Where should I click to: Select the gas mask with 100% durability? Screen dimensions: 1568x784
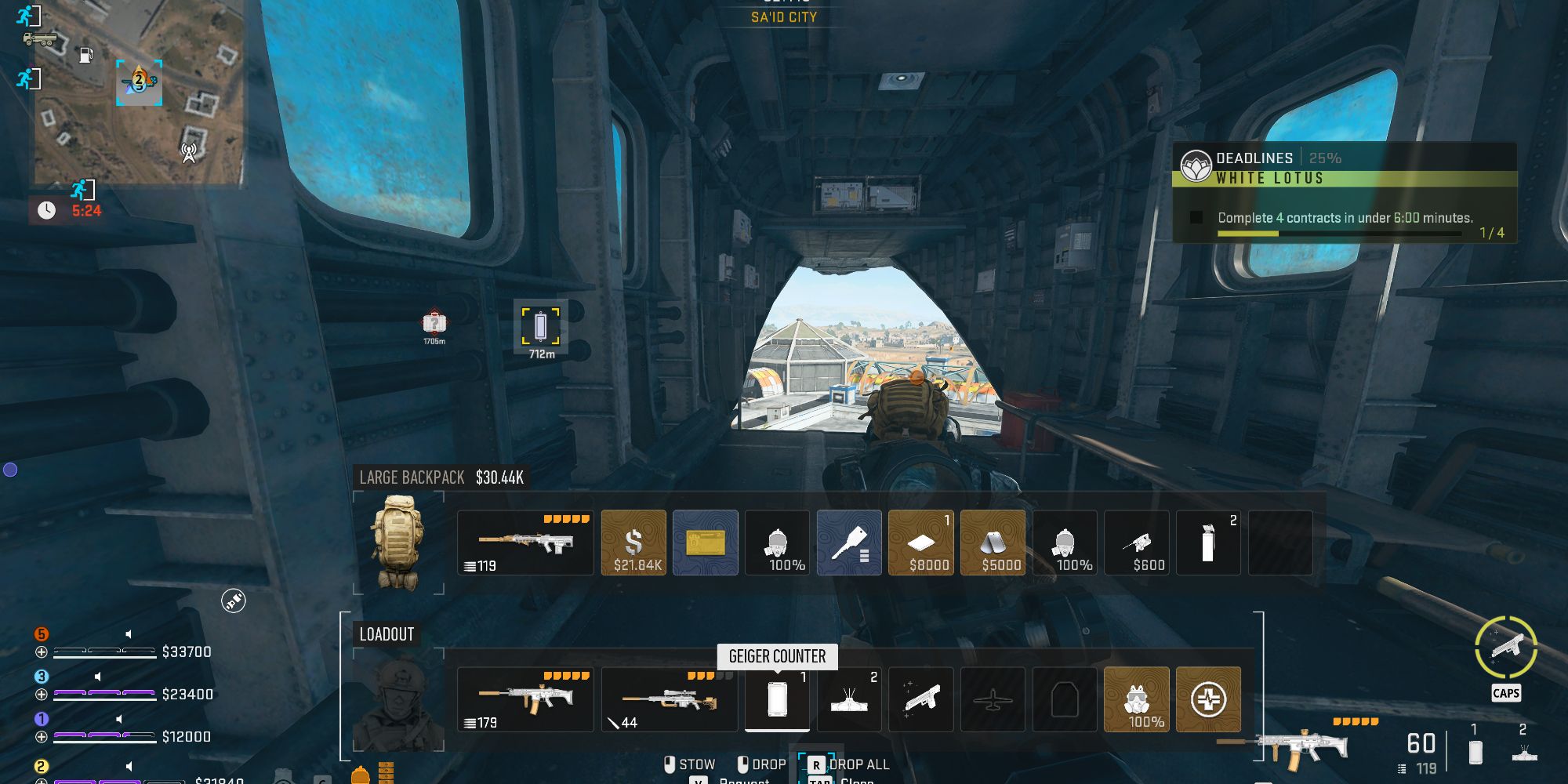click(x=777, y=543)
